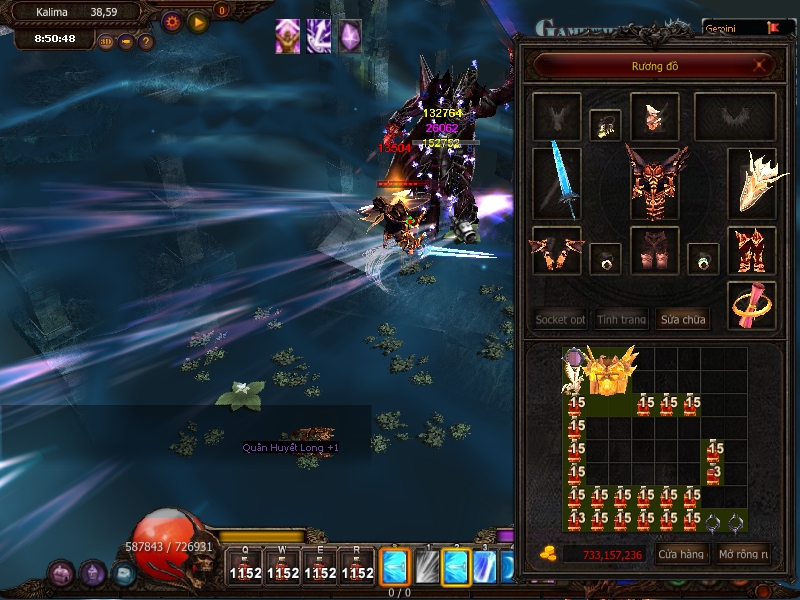Select the pink scroll with gold ring

coord(751,305)
